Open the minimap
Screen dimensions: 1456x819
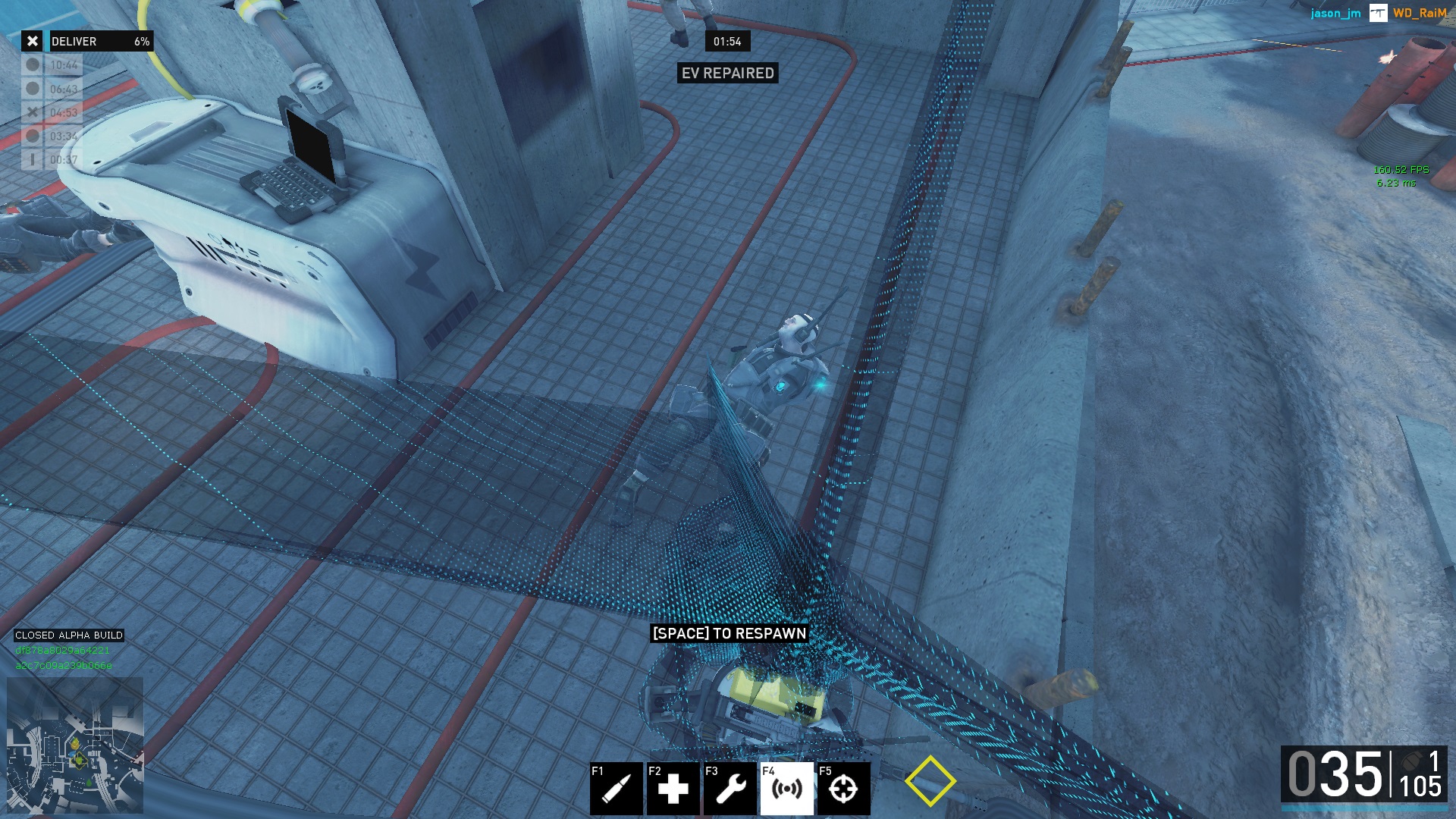pyautogui.click(x=75, y=745)
